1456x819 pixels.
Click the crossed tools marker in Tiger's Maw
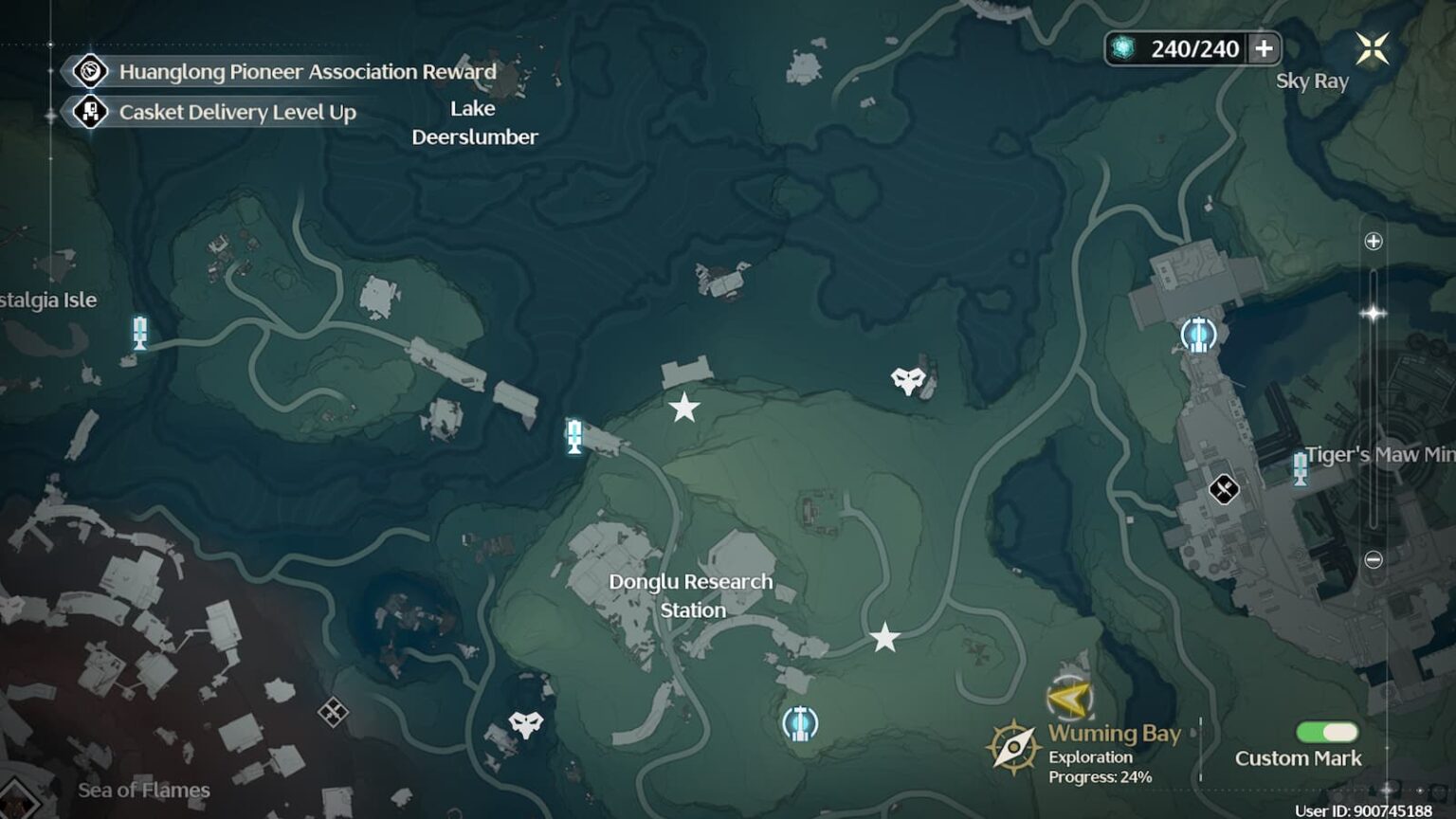click(x=1223, y=489)
